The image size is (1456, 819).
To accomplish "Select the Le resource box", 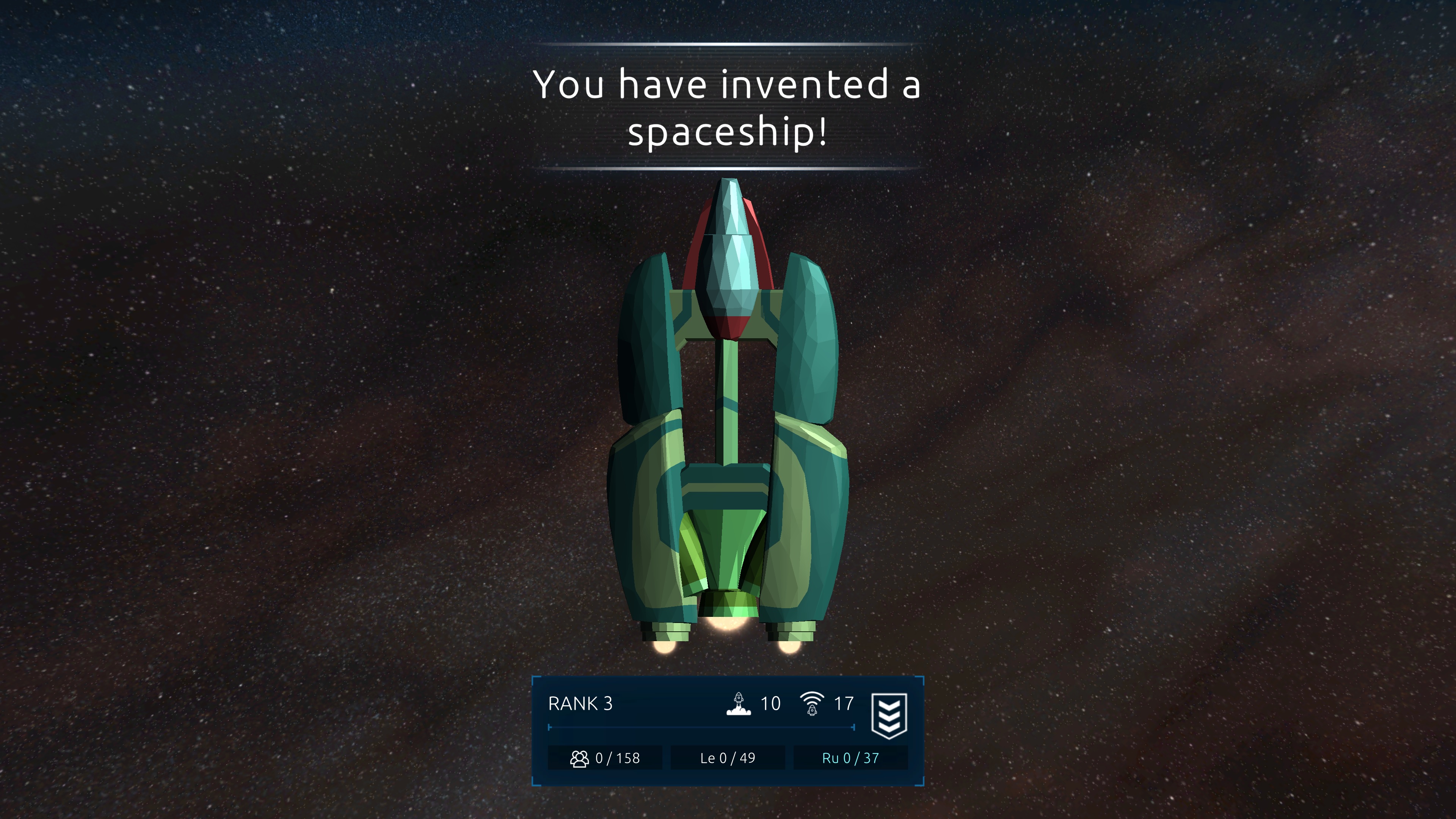I will click(728, 758).
